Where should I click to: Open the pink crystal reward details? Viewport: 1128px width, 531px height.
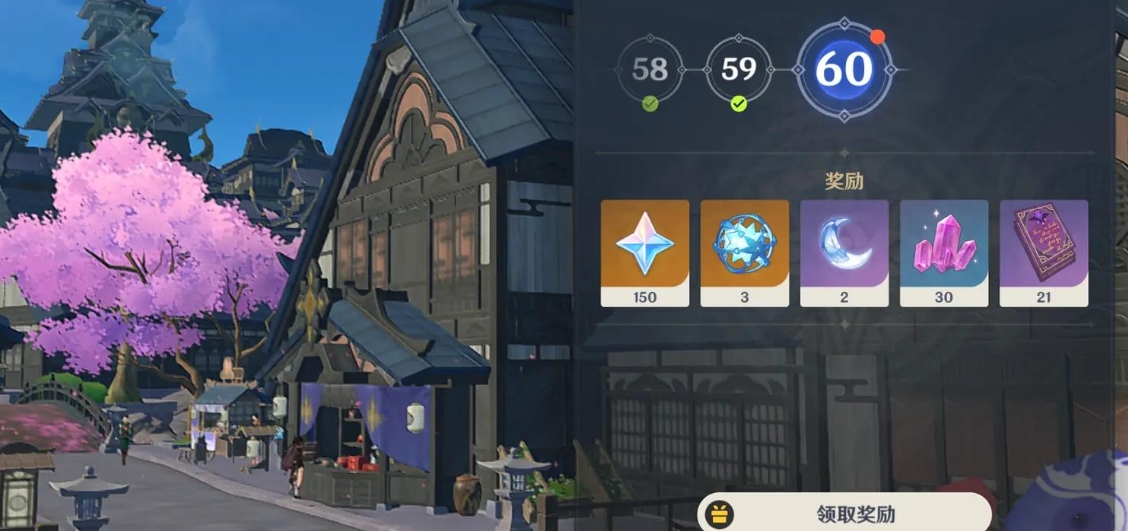click(x=944, y=252)
